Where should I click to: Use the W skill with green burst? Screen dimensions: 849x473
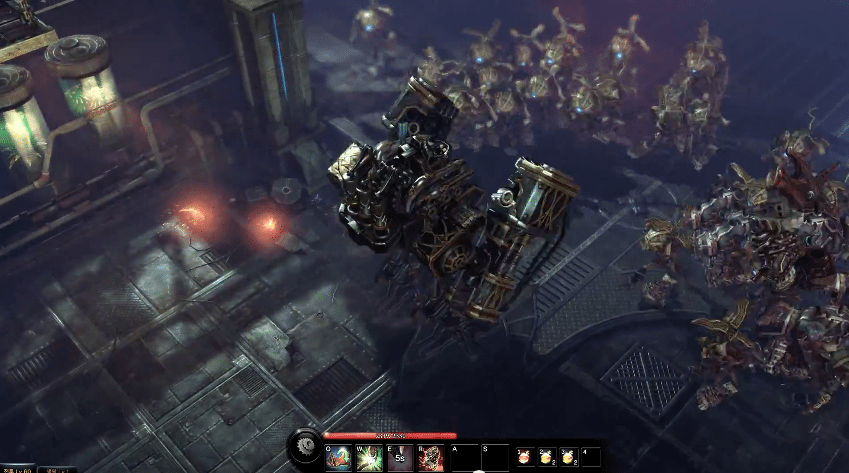click(x=367, y=458)
